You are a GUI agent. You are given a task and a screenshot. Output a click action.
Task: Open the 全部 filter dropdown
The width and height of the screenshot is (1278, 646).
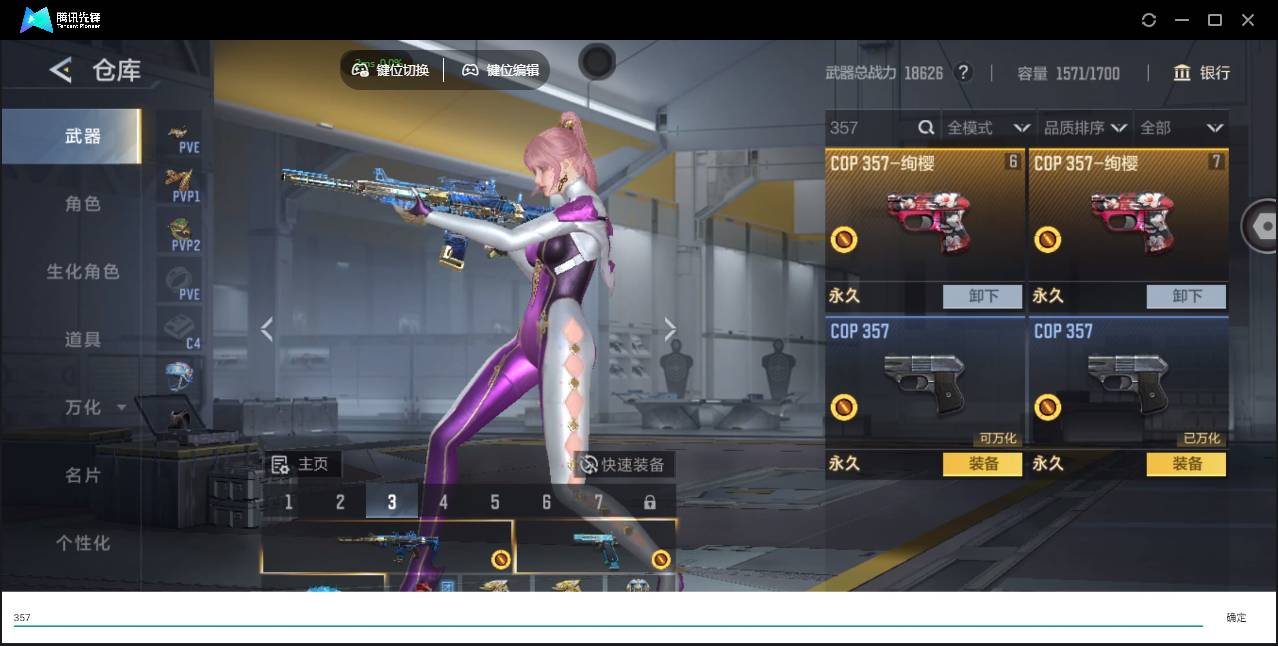point(1181,128)
